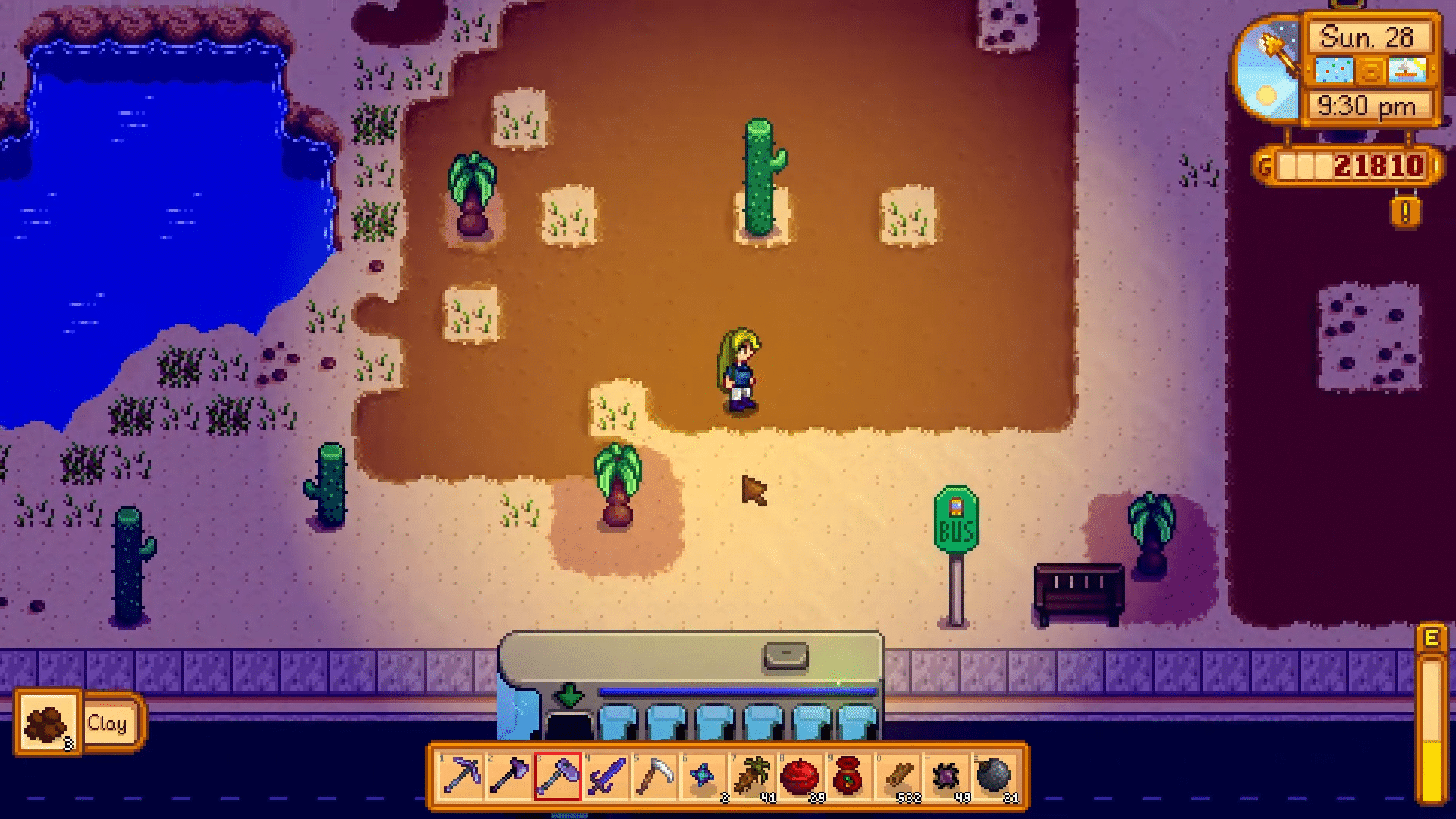Click the weather forecast icon in the HUD
The image size is (1456, 819).
tap(1332, 71)
